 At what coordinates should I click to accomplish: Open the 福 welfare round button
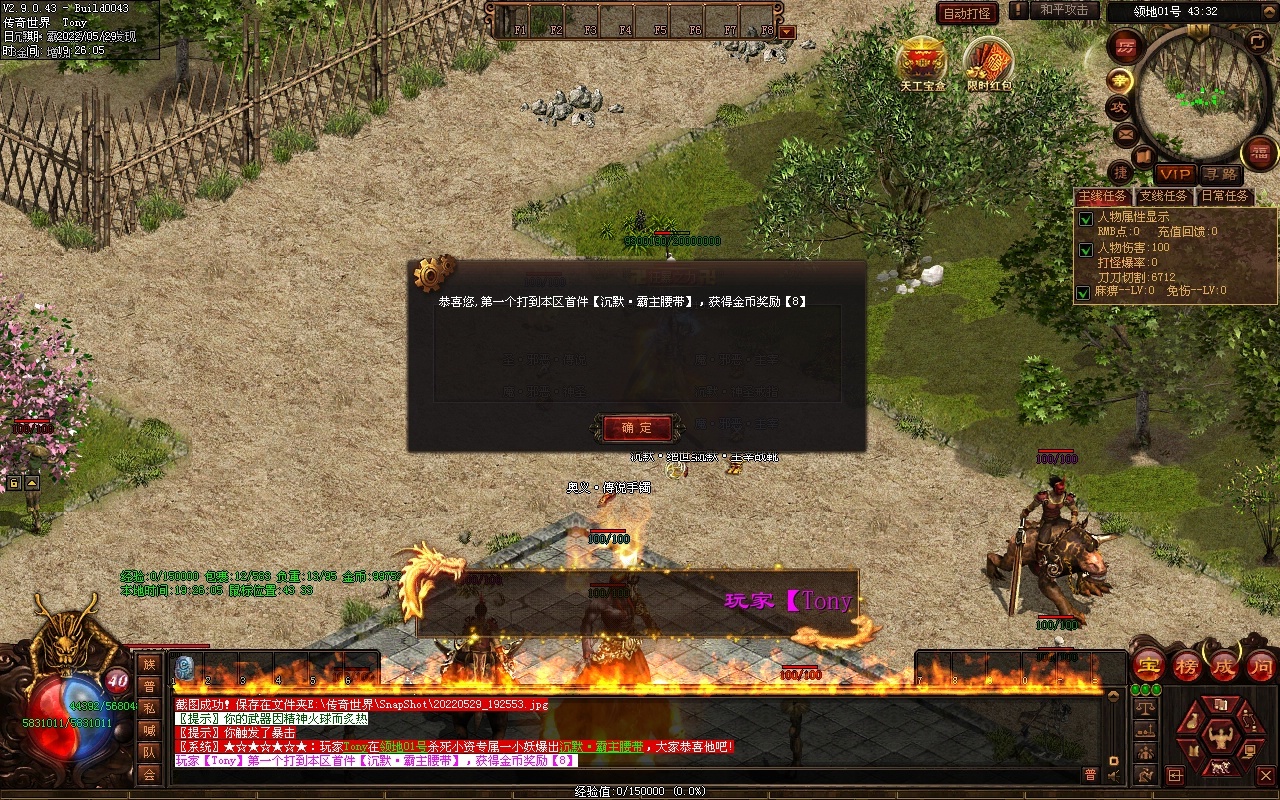[1259, 153]
